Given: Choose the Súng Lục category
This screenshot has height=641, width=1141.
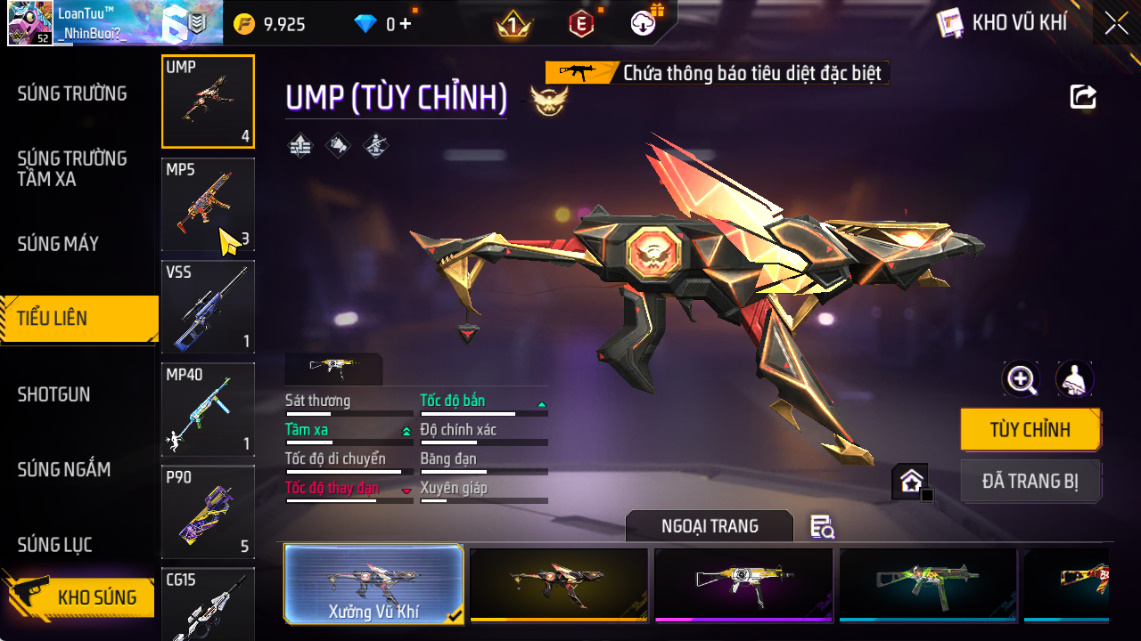Looking at the screenshot, I should click(x=55, y=545).
